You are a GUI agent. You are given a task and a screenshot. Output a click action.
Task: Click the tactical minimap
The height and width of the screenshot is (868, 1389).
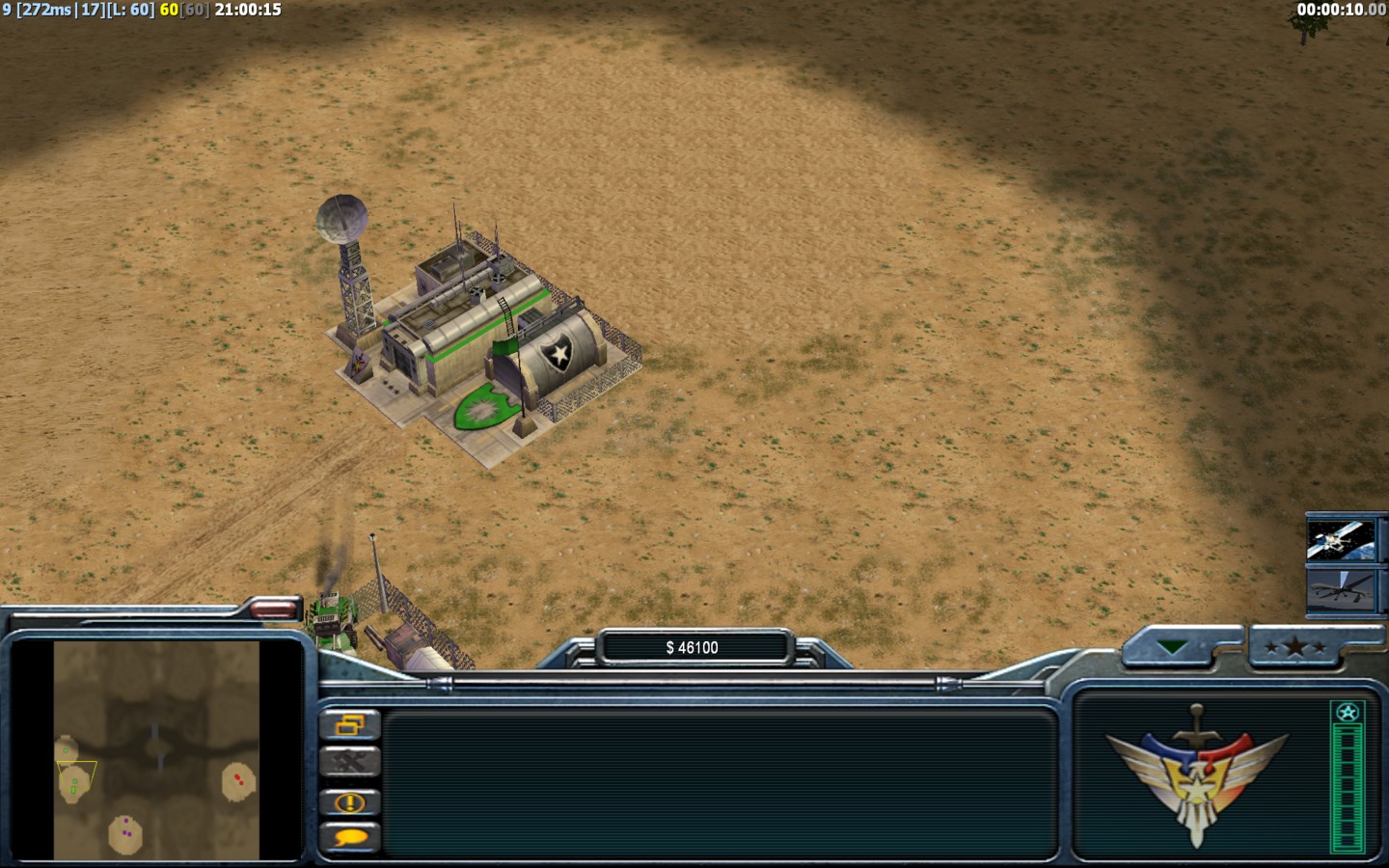[x=156, y=750]
